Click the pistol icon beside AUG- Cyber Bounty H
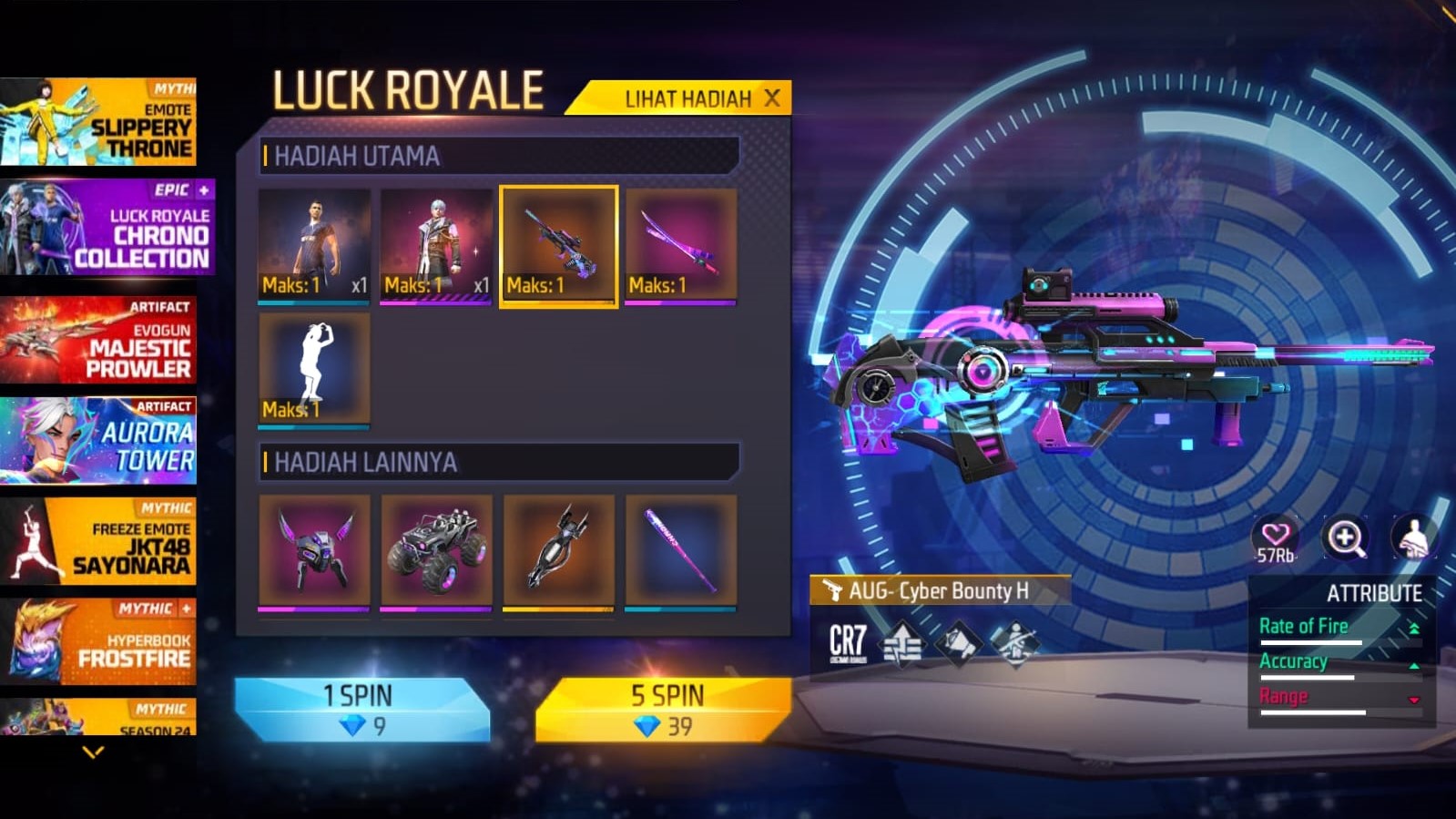 coord(832,590)
